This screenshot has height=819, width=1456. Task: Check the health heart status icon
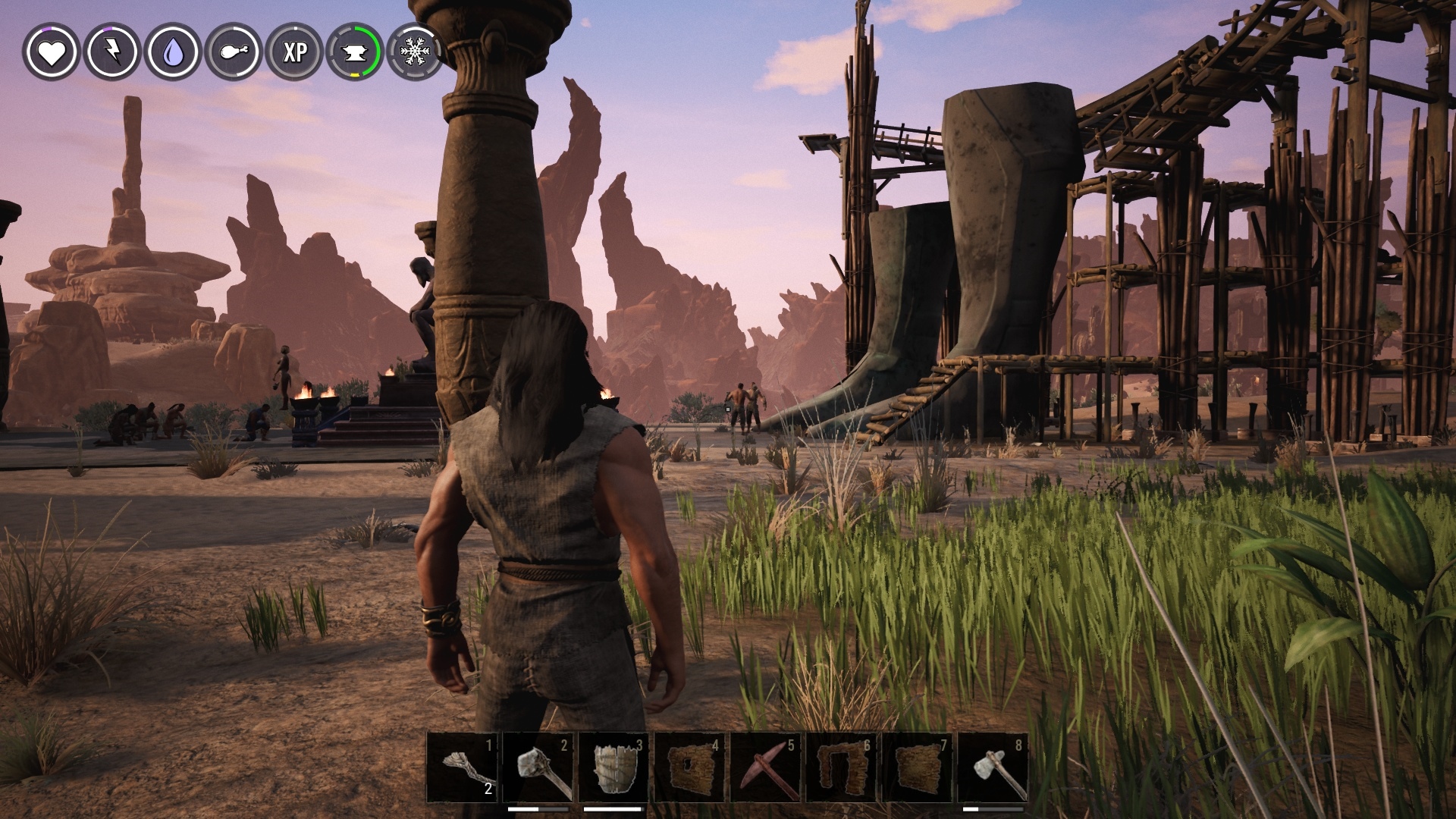click(52, 53)
